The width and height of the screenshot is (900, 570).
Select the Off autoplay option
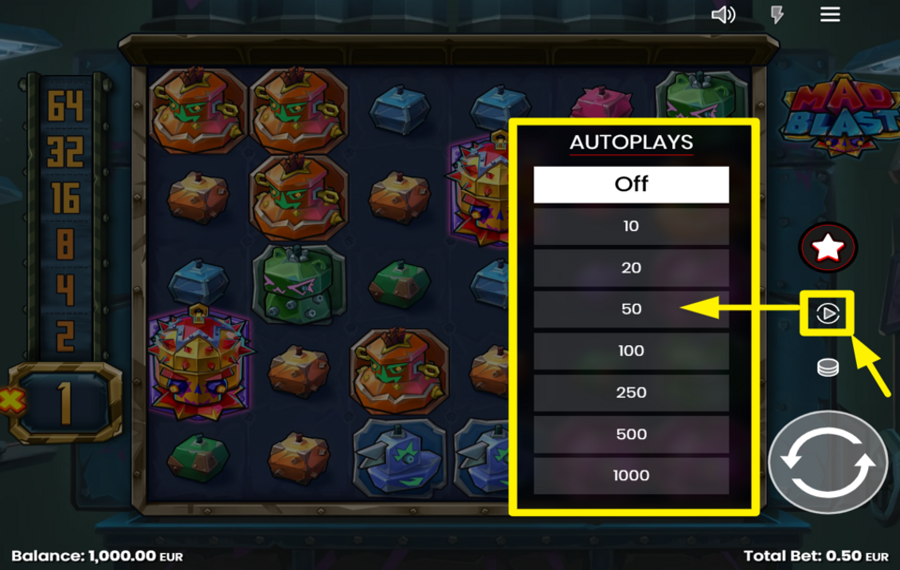click(631, 184)
